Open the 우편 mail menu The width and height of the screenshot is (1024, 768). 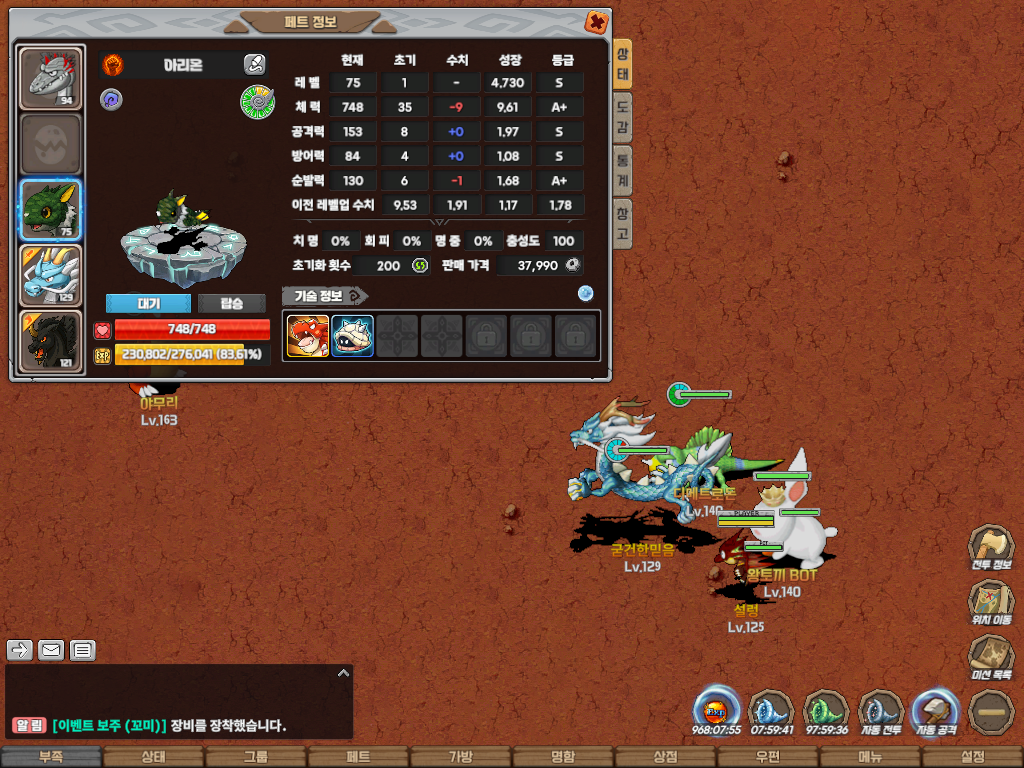click(767, 757)
